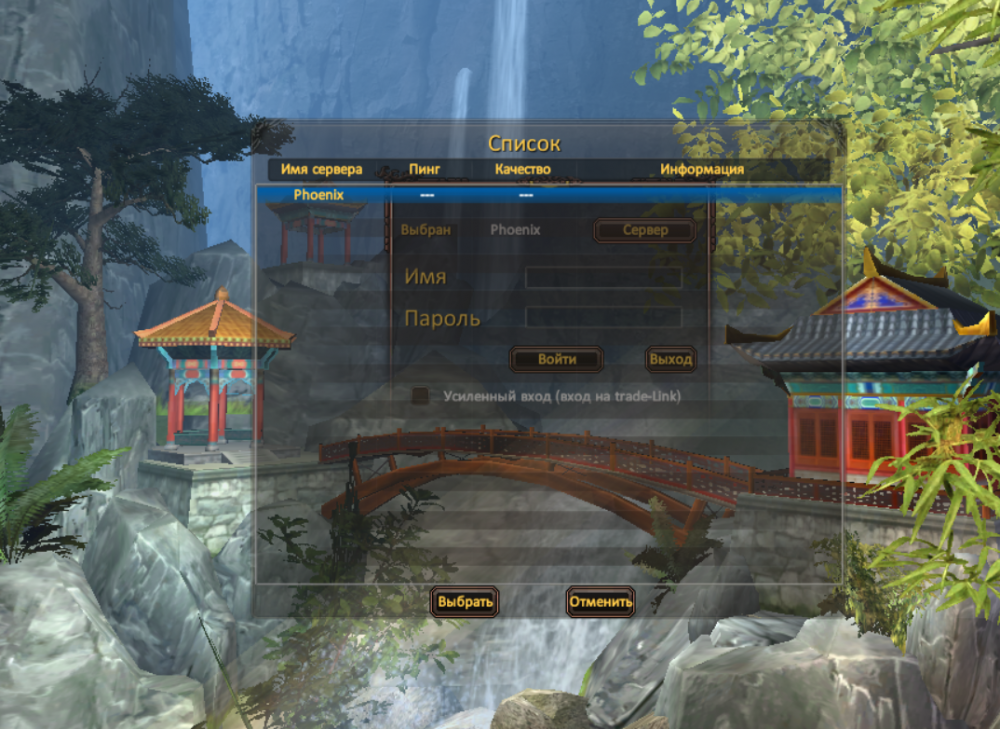Open the Сервер selection button
This screenshot has height=729, width=1000.
(x=644, y=230)
